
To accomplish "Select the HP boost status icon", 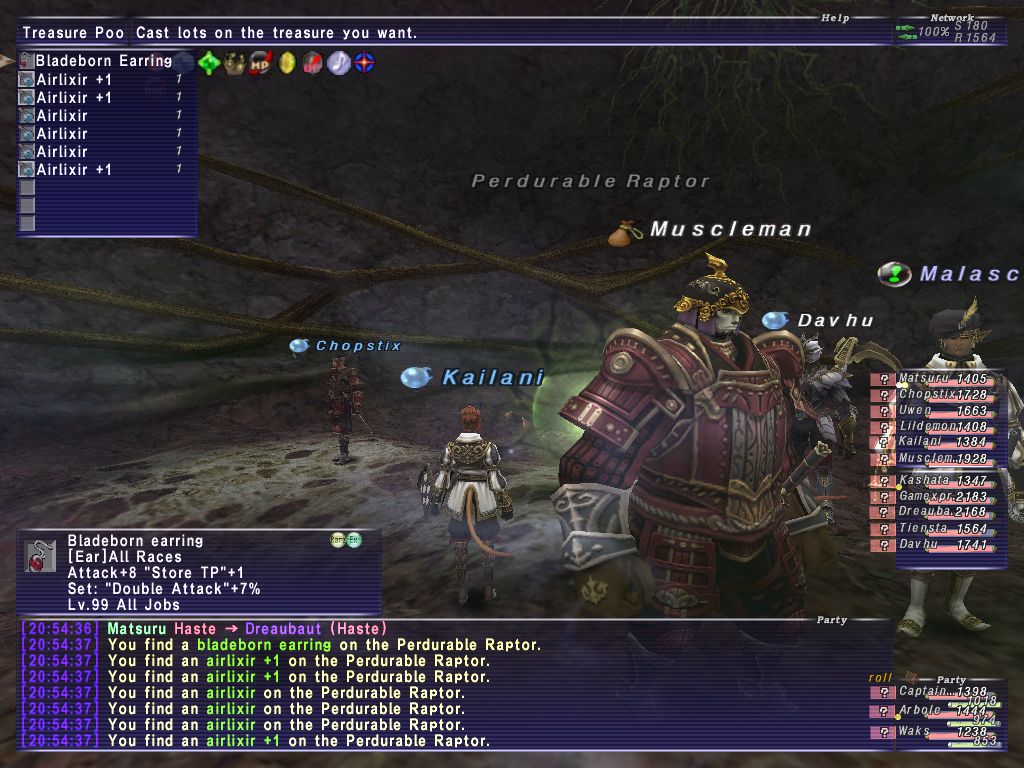I will [x=261, y=63].
